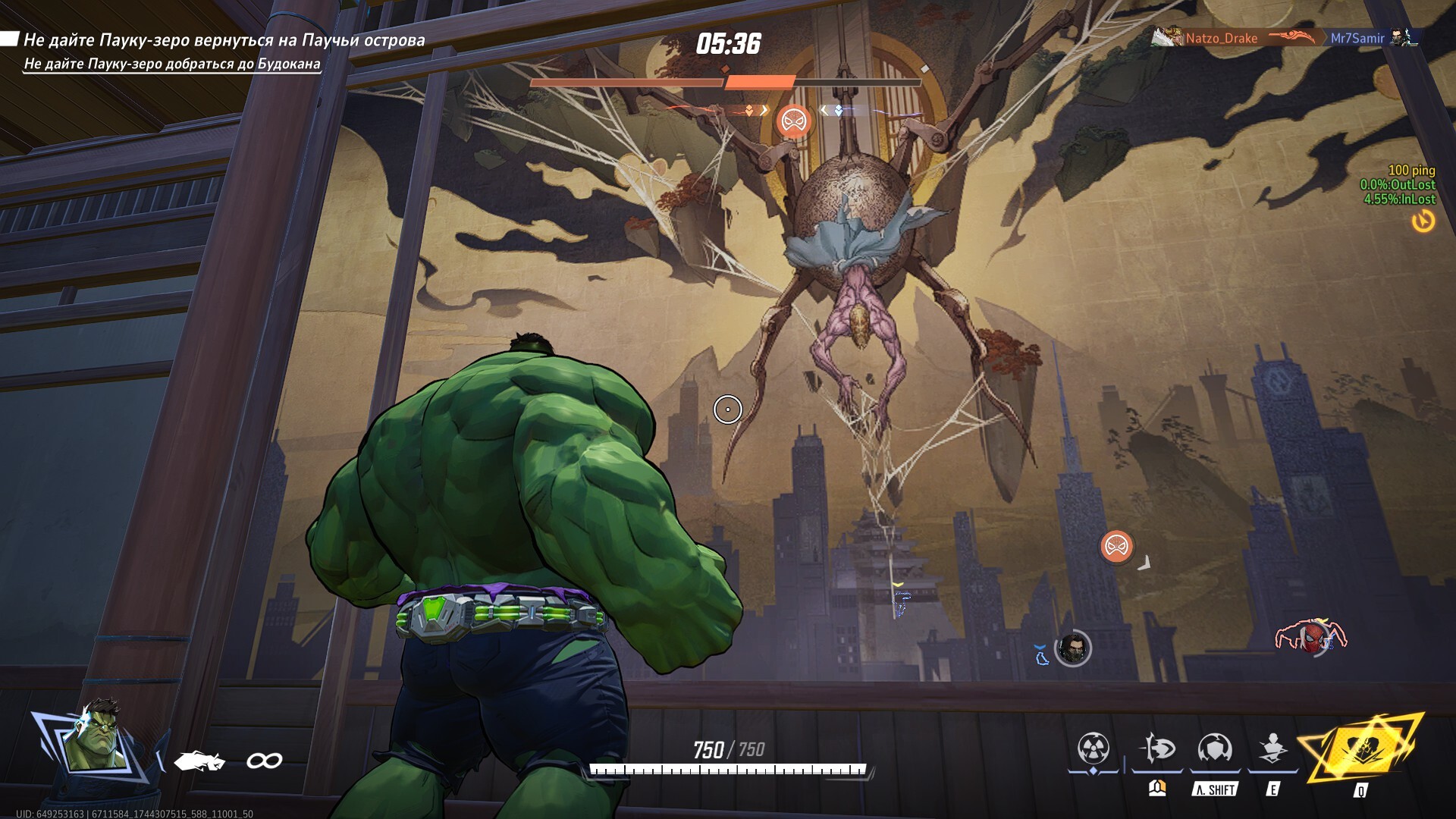Click the orange circular icon below ping stats
Image resolution: width=1456 pixels, height=819 pixels.
coord(1423,221)
